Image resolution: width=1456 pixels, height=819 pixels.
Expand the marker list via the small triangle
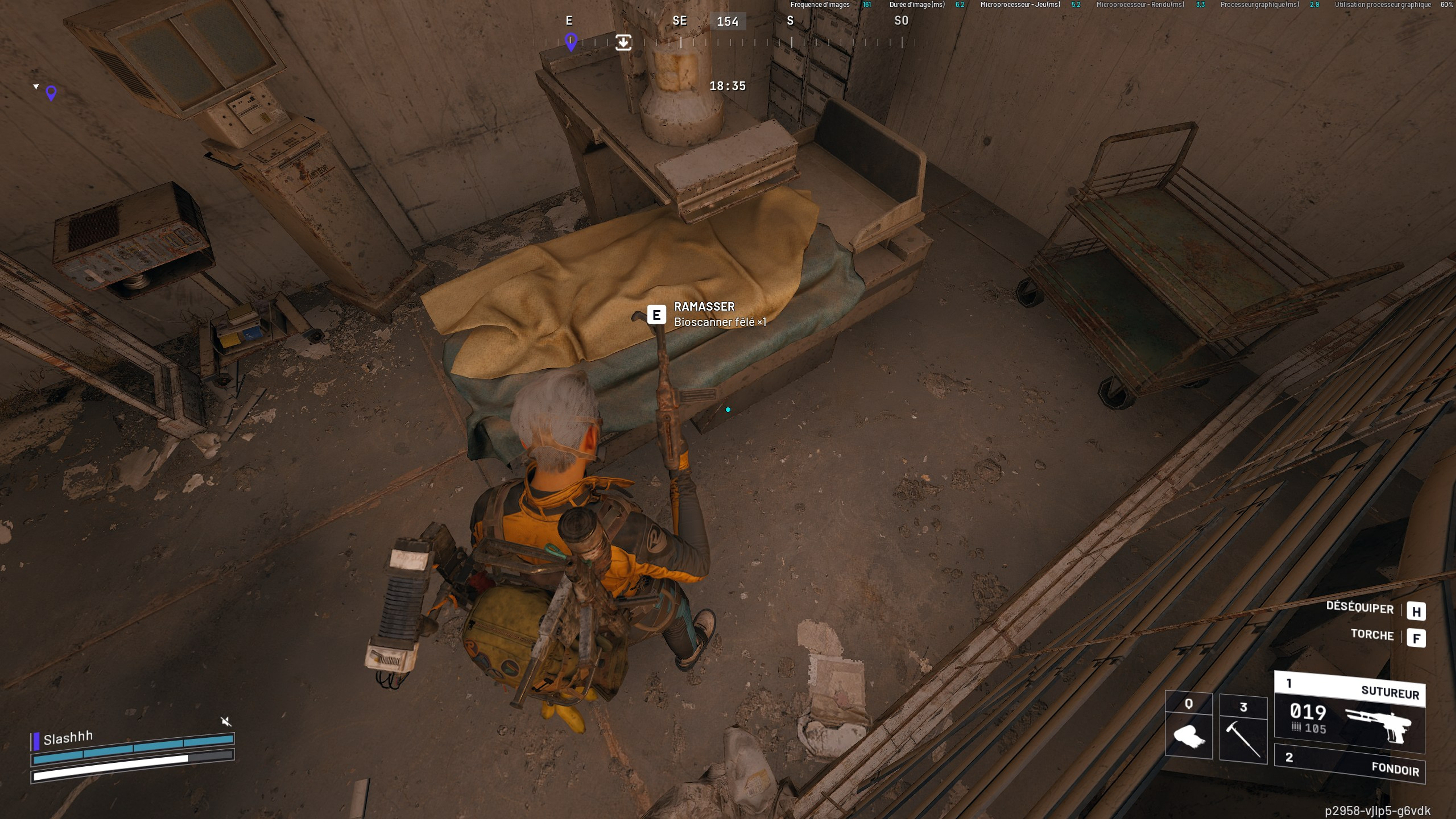point(36,86)
